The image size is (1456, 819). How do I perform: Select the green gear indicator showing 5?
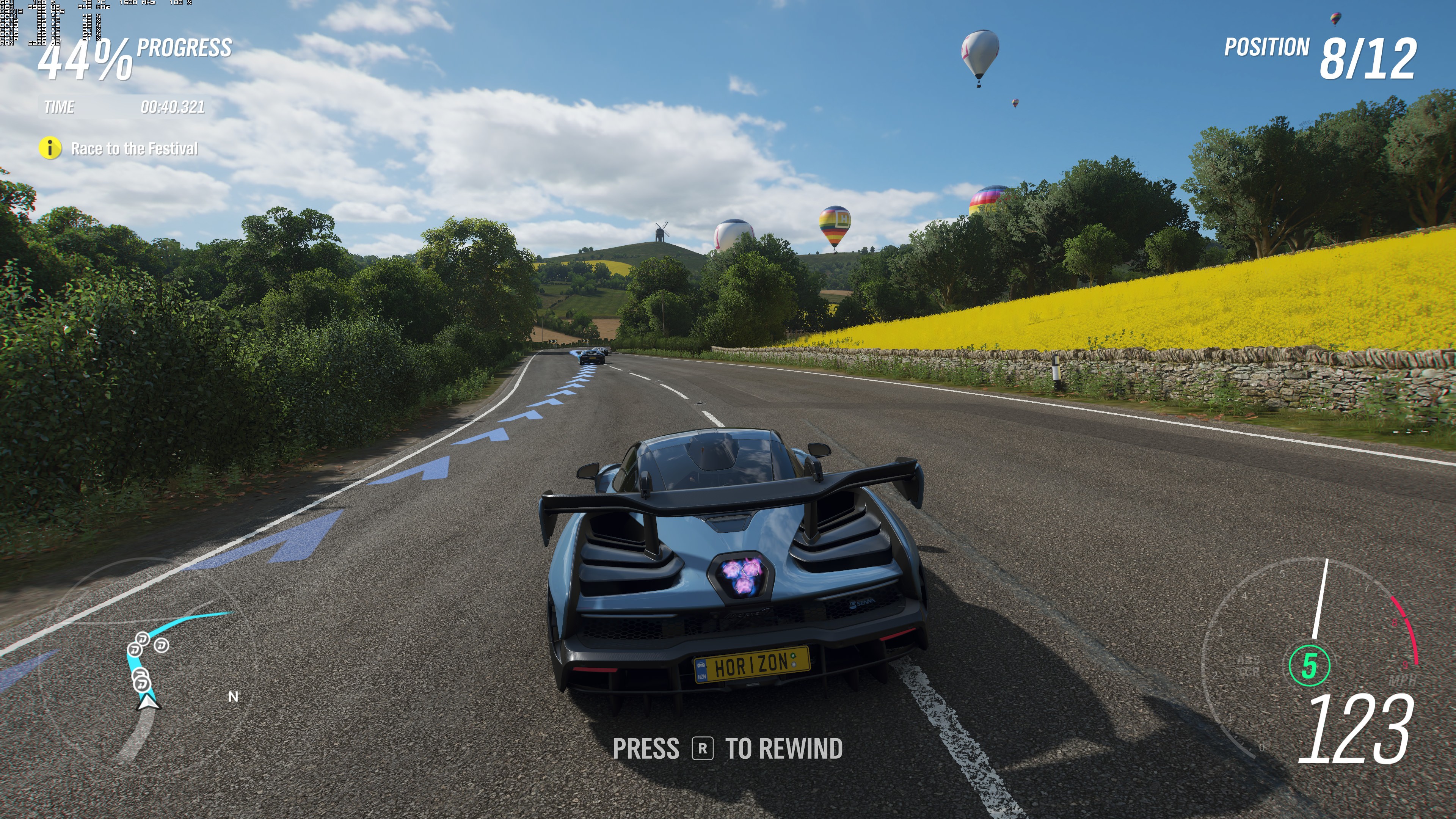tap(1310, 665)
